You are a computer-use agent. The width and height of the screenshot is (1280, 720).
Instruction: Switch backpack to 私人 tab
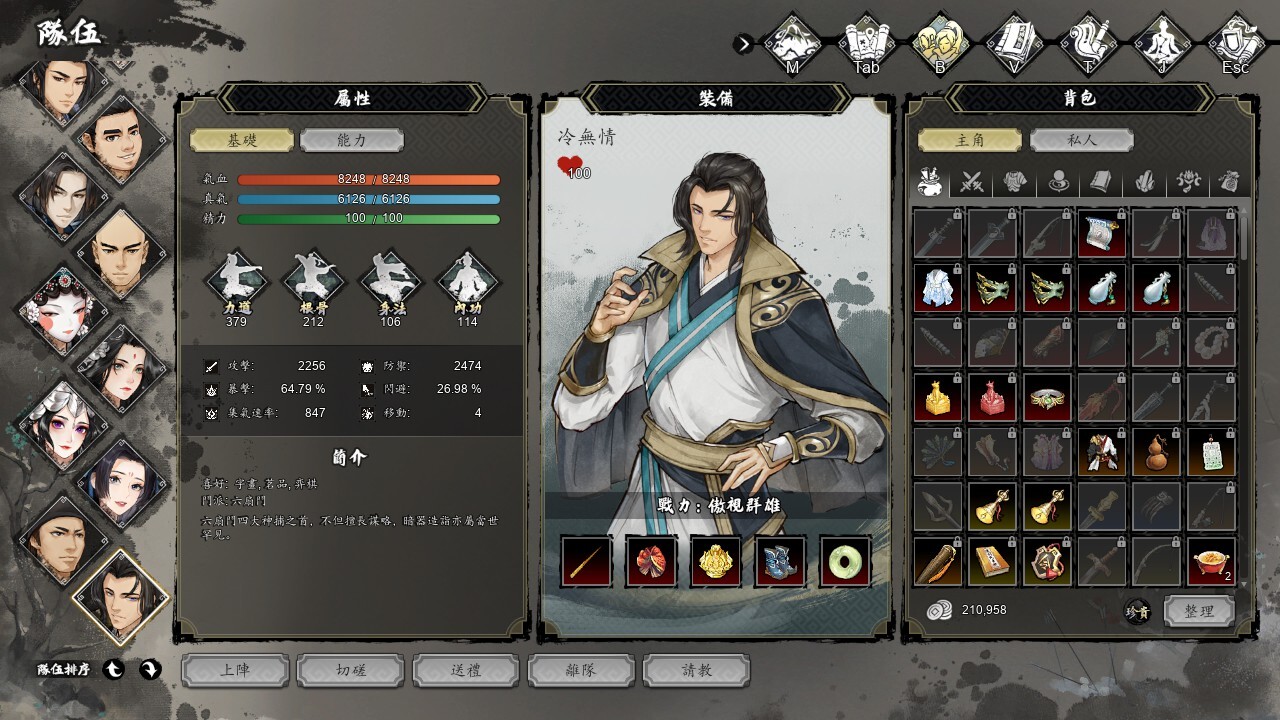click(1081, 141)
